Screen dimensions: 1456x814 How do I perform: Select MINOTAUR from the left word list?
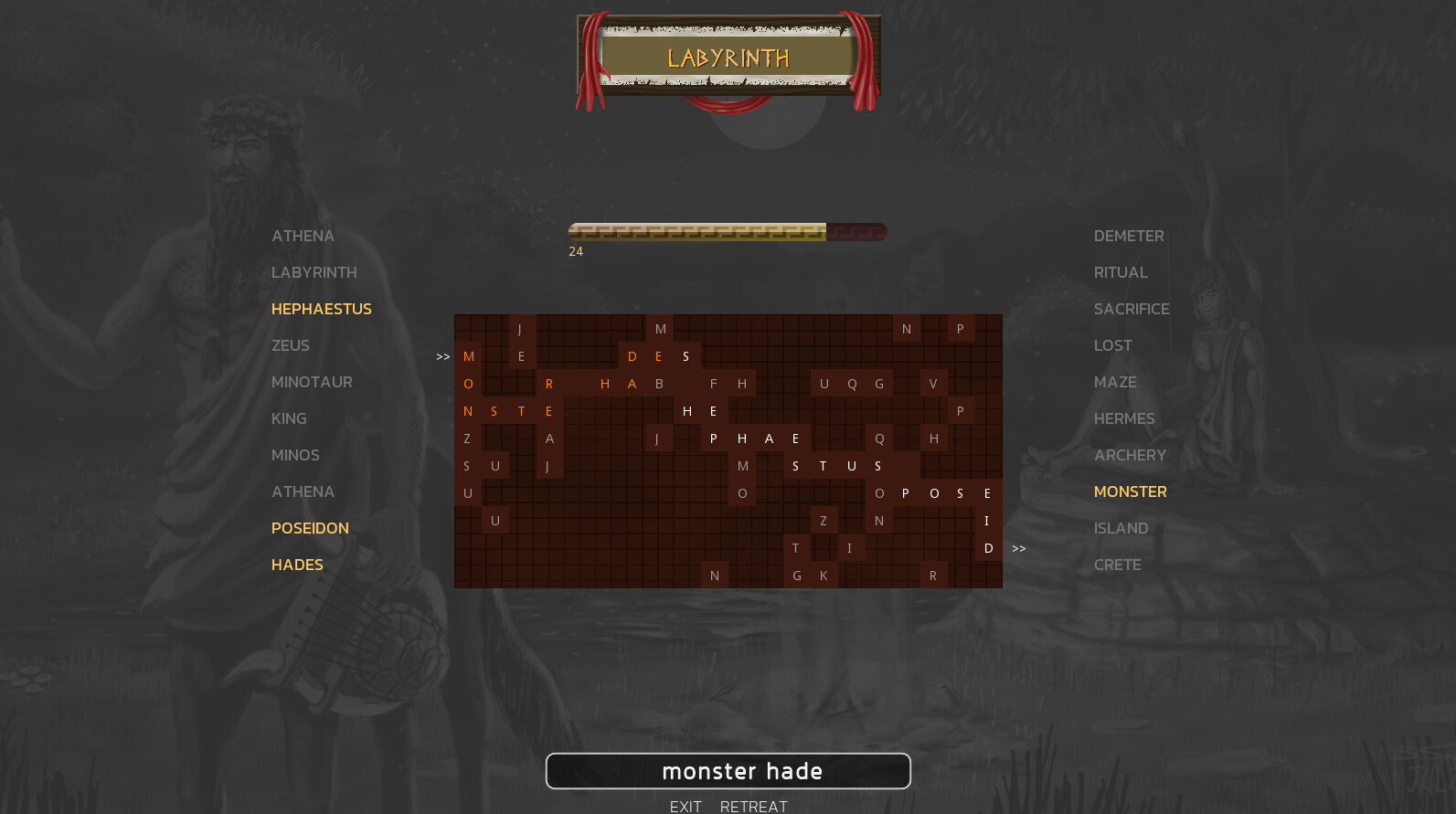pyautogui.click(x=312, y=382)
